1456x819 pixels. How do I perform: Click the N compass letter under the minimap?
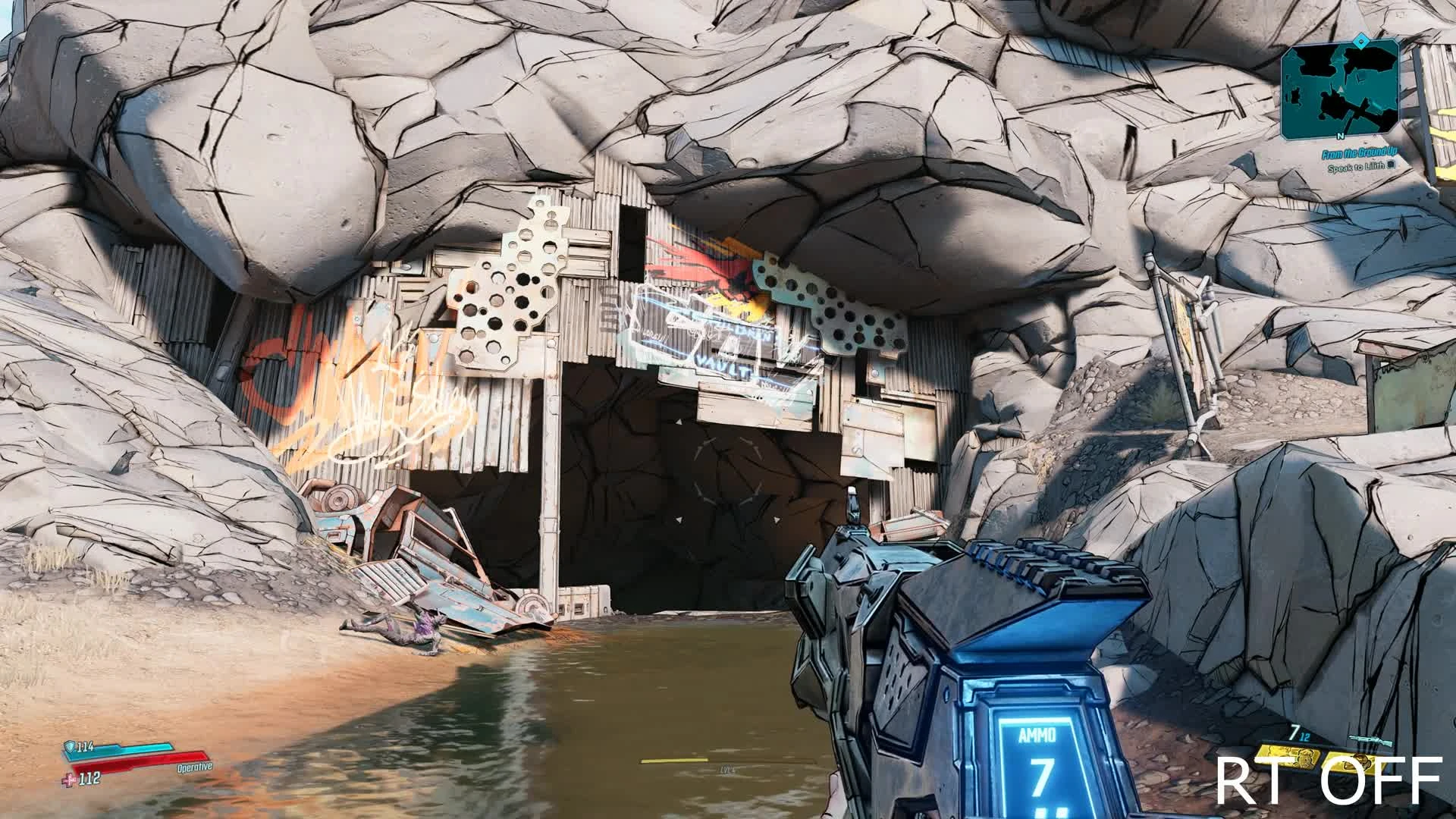[x=1341, y=136]
